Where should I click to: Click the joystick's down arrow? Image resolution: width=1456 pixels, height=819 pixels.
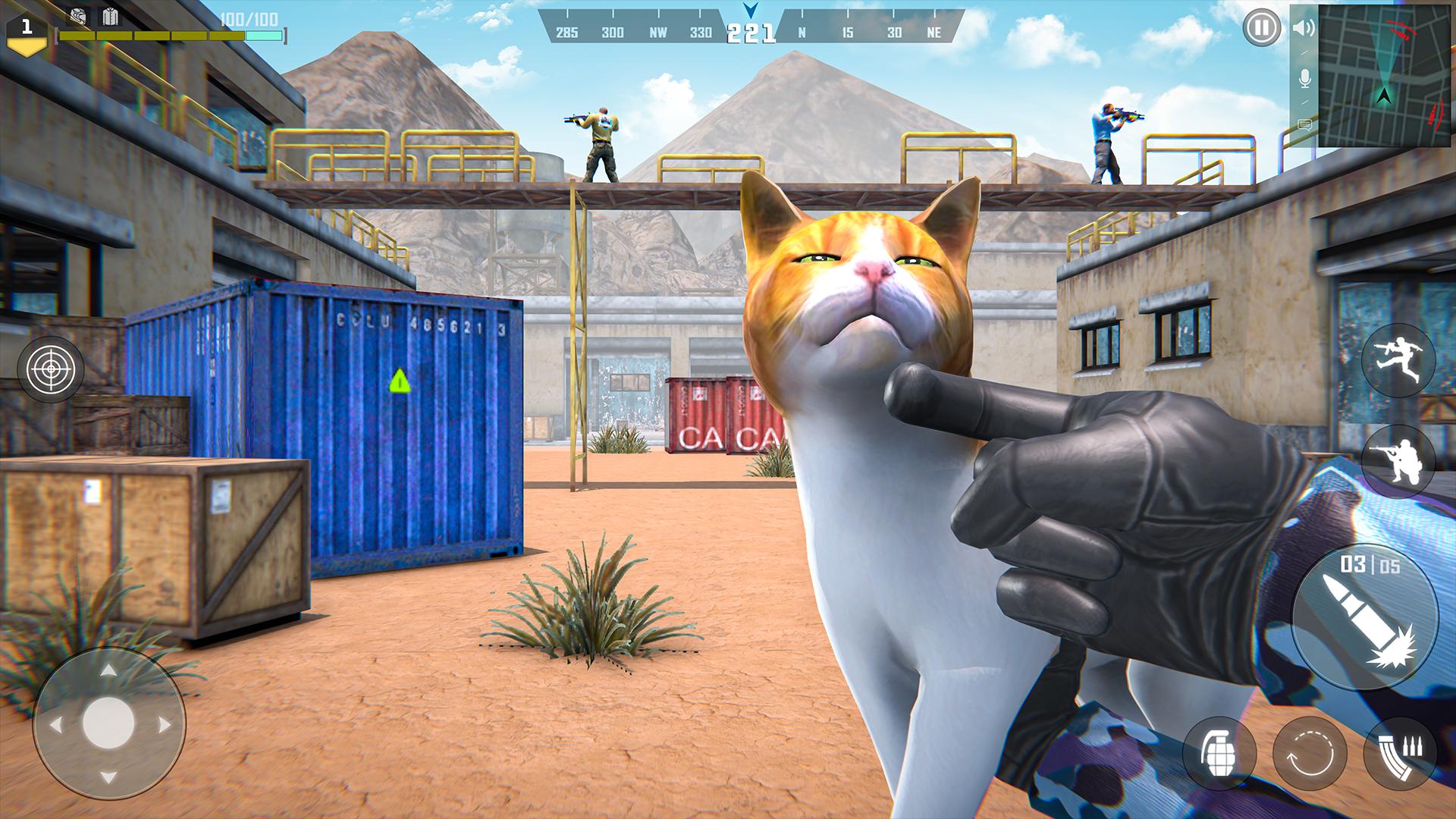[108, 777]
